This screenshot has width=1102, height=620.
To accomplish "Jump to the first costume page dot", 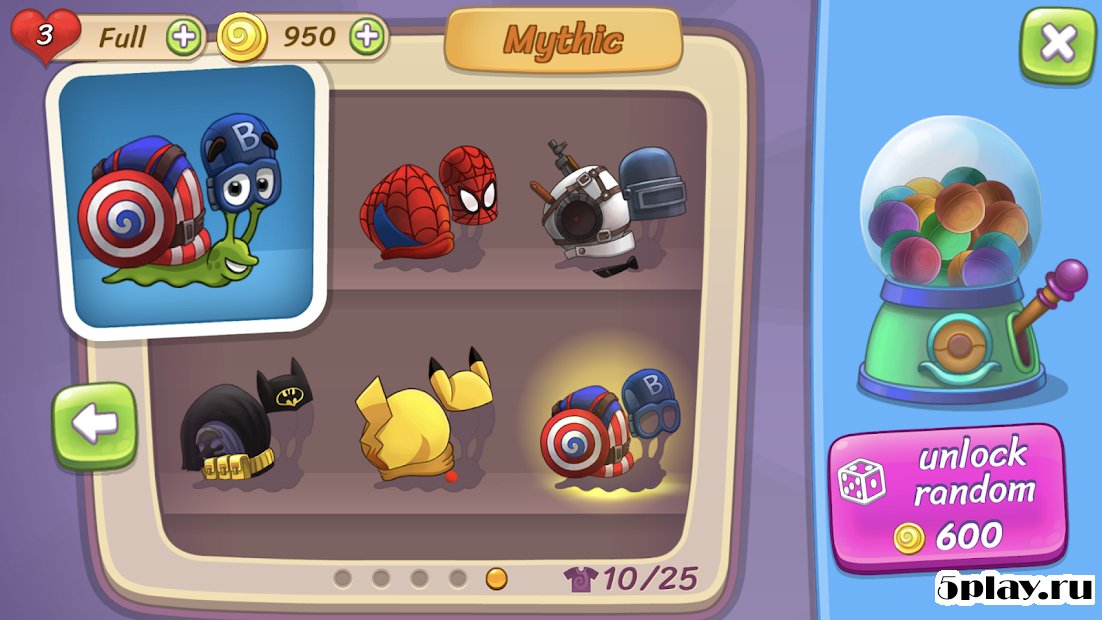I will click(343, 578).
